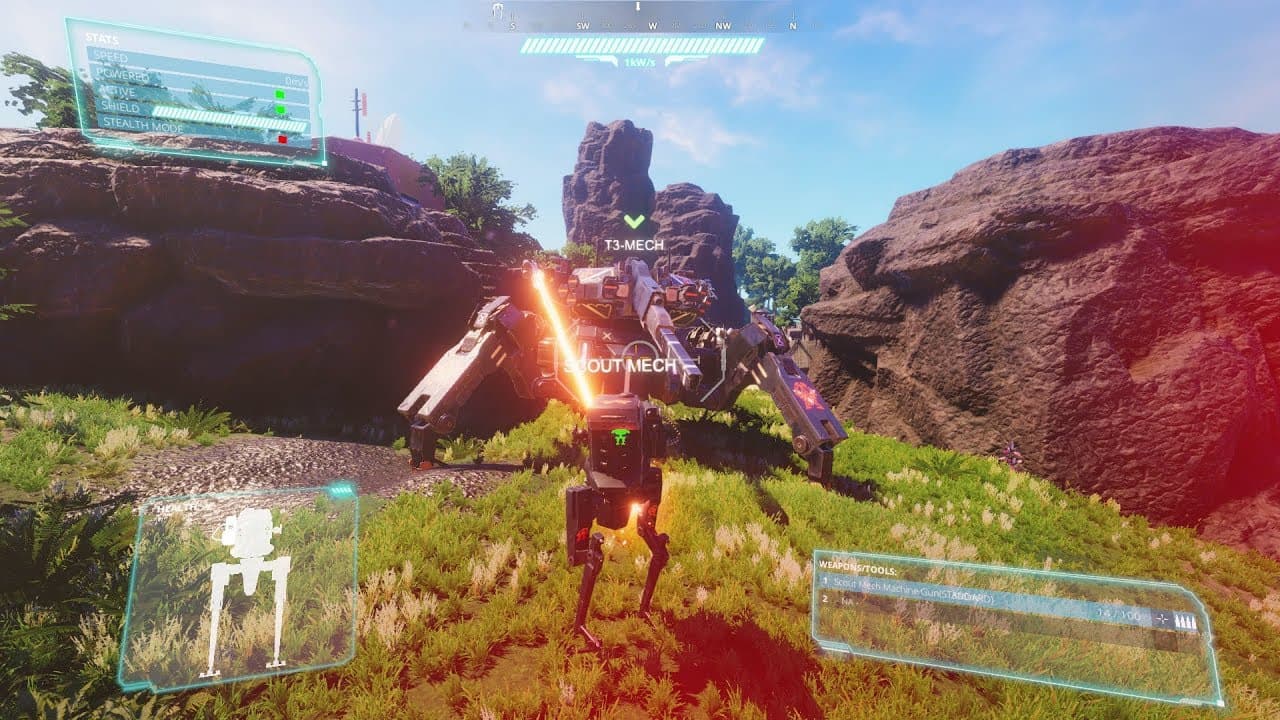Viewport: 1280px width, 720px height.
Task: Select the bullet ammo icon in weapons panel
Action: coord(1184,618)
